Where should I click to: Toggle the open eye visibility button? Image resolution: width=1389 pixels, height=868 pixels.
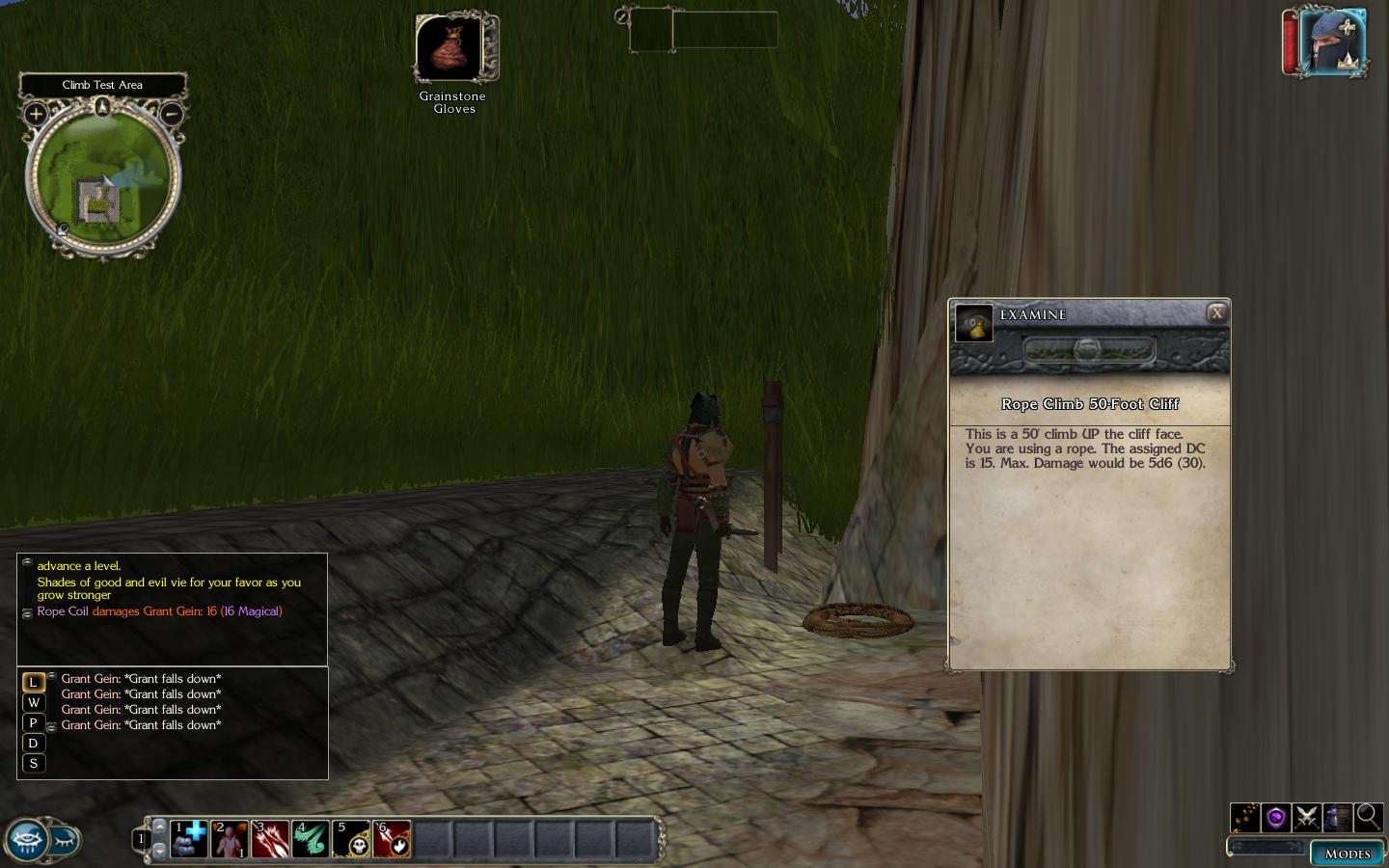(26, 840)
